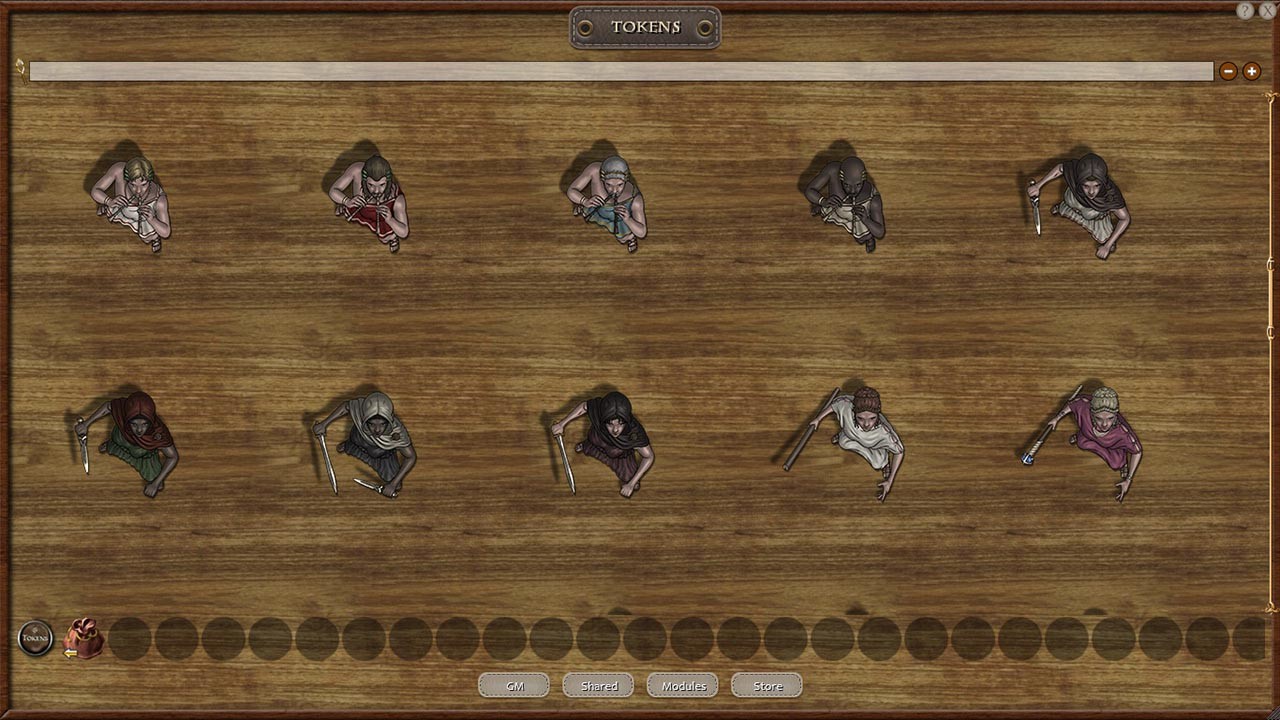Zoom tokens out with the minus button
This screenshot has width=1280, height=720.
1228,71
